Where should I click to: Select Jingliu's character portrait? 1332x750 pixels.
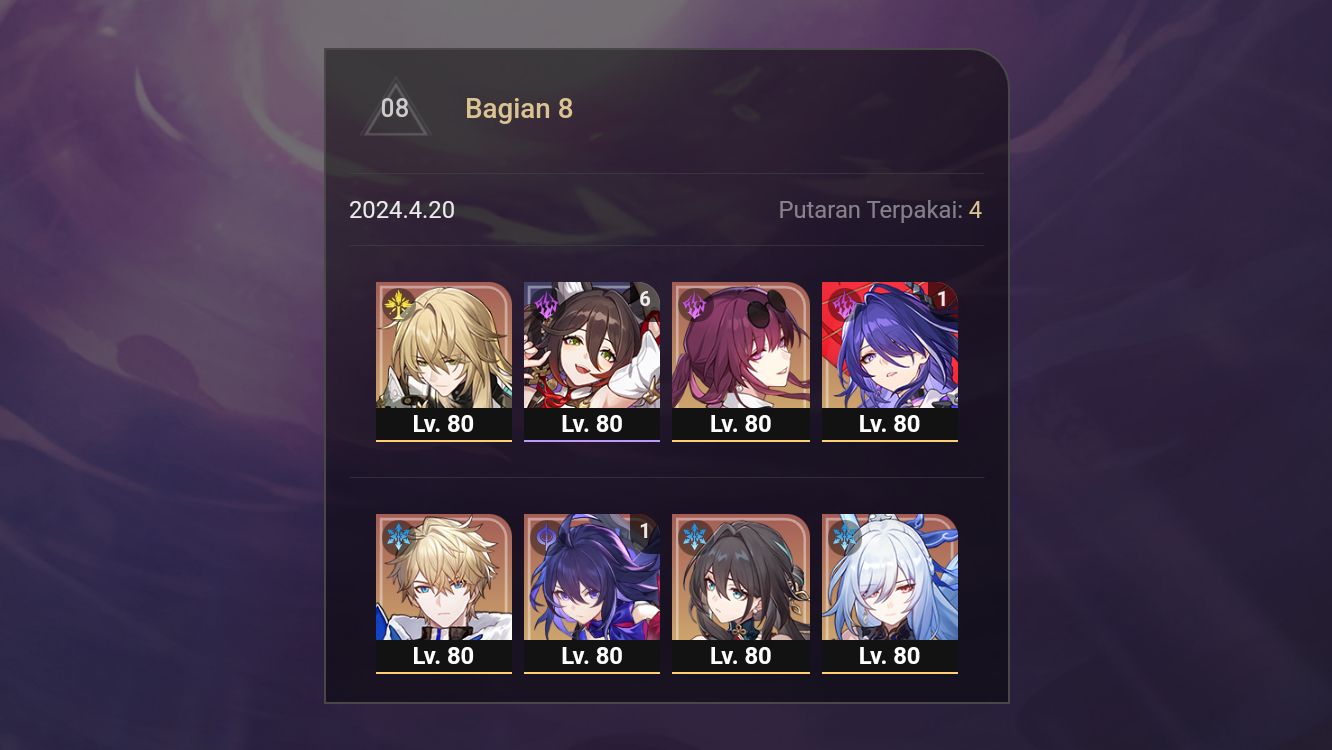[890, 578]
